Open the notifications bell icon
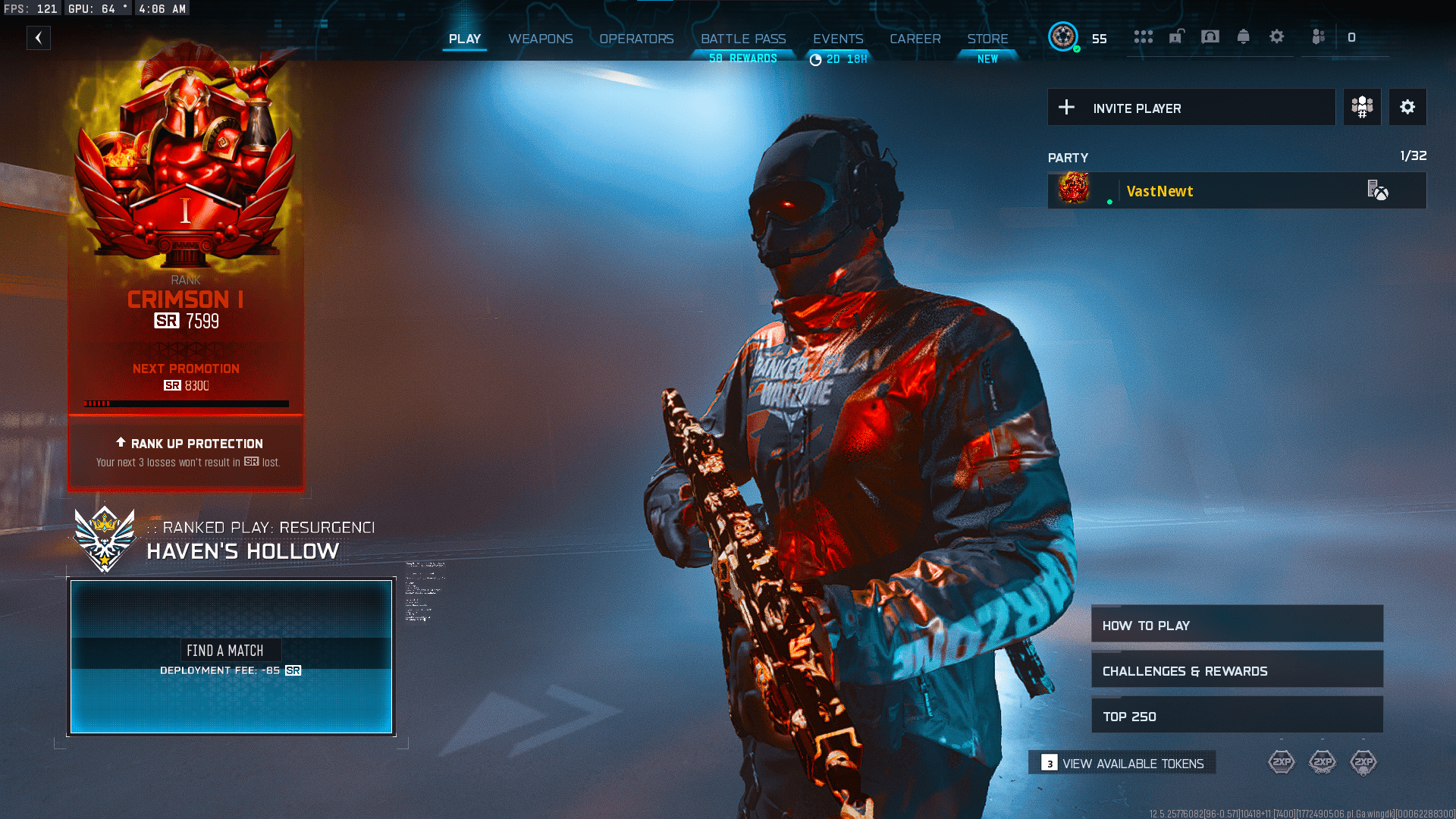 tap(1244, 36)
